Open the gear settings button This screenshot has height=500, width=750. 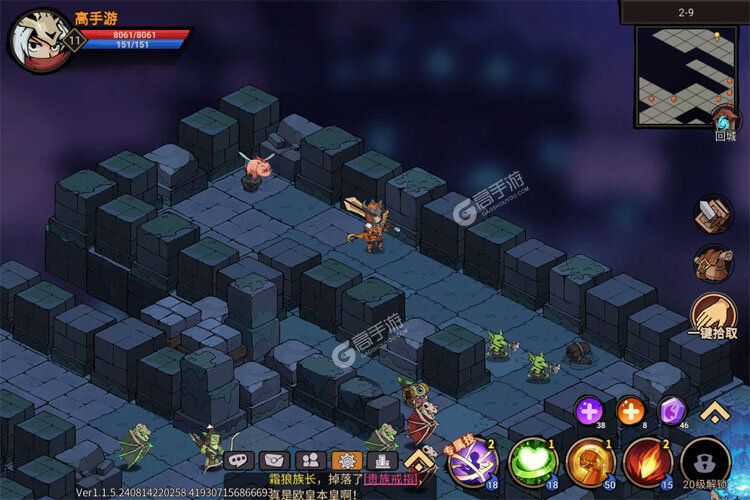point(346,460)
